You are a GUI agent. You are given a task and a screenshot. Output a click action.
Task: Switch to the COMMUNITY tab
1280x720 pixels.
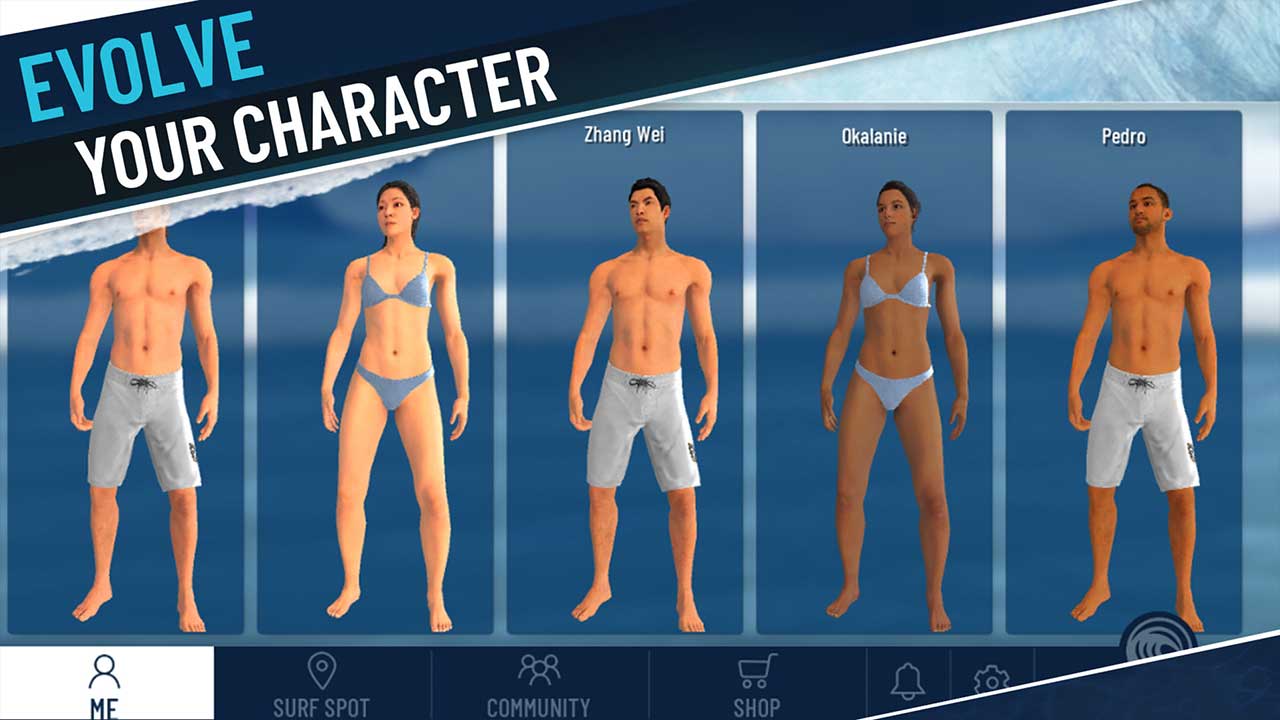[537, 683]
